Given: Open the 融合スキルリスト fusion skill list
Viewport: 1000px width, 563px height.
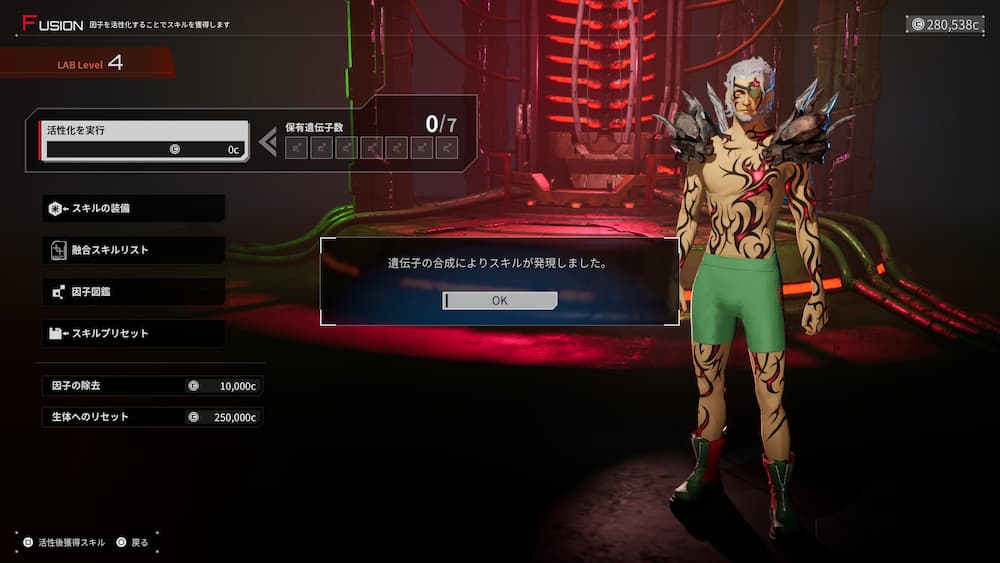Looking at the screenshot, I should 133,250.
